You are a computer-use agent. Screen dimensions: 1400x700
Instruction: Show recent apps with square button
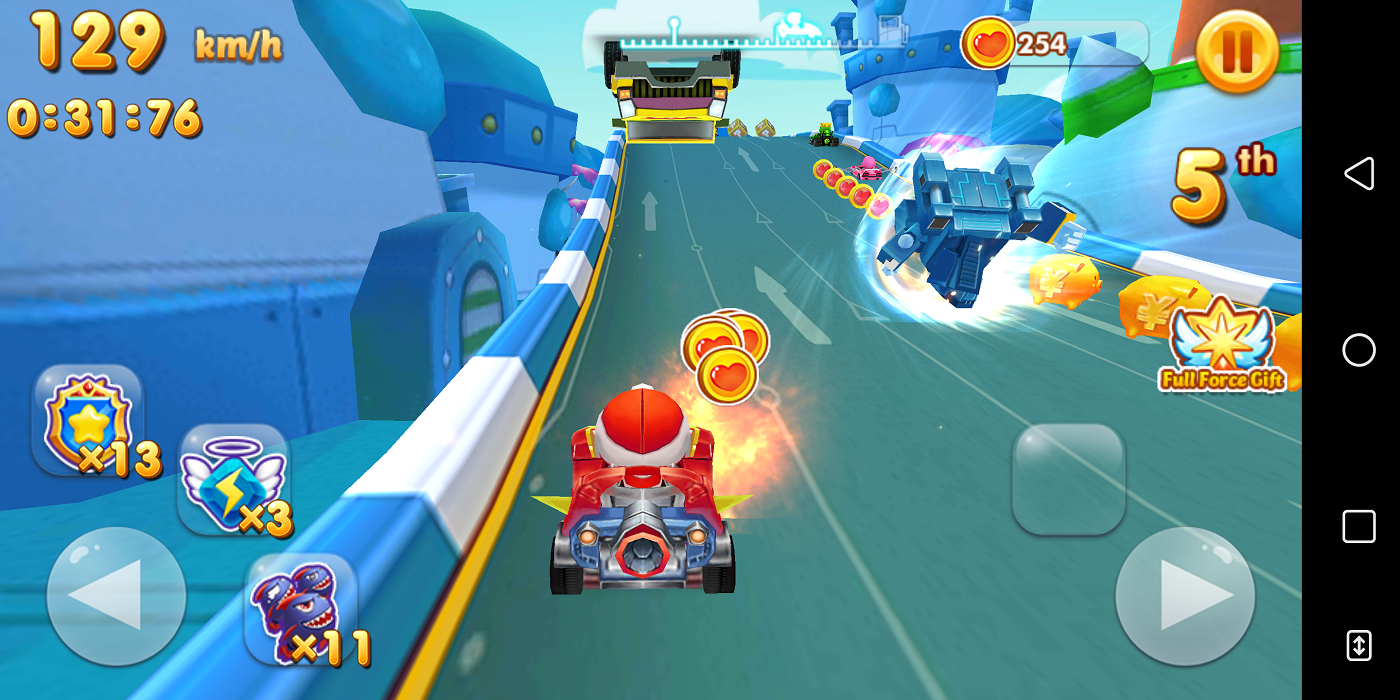[x=1358, y=526]
